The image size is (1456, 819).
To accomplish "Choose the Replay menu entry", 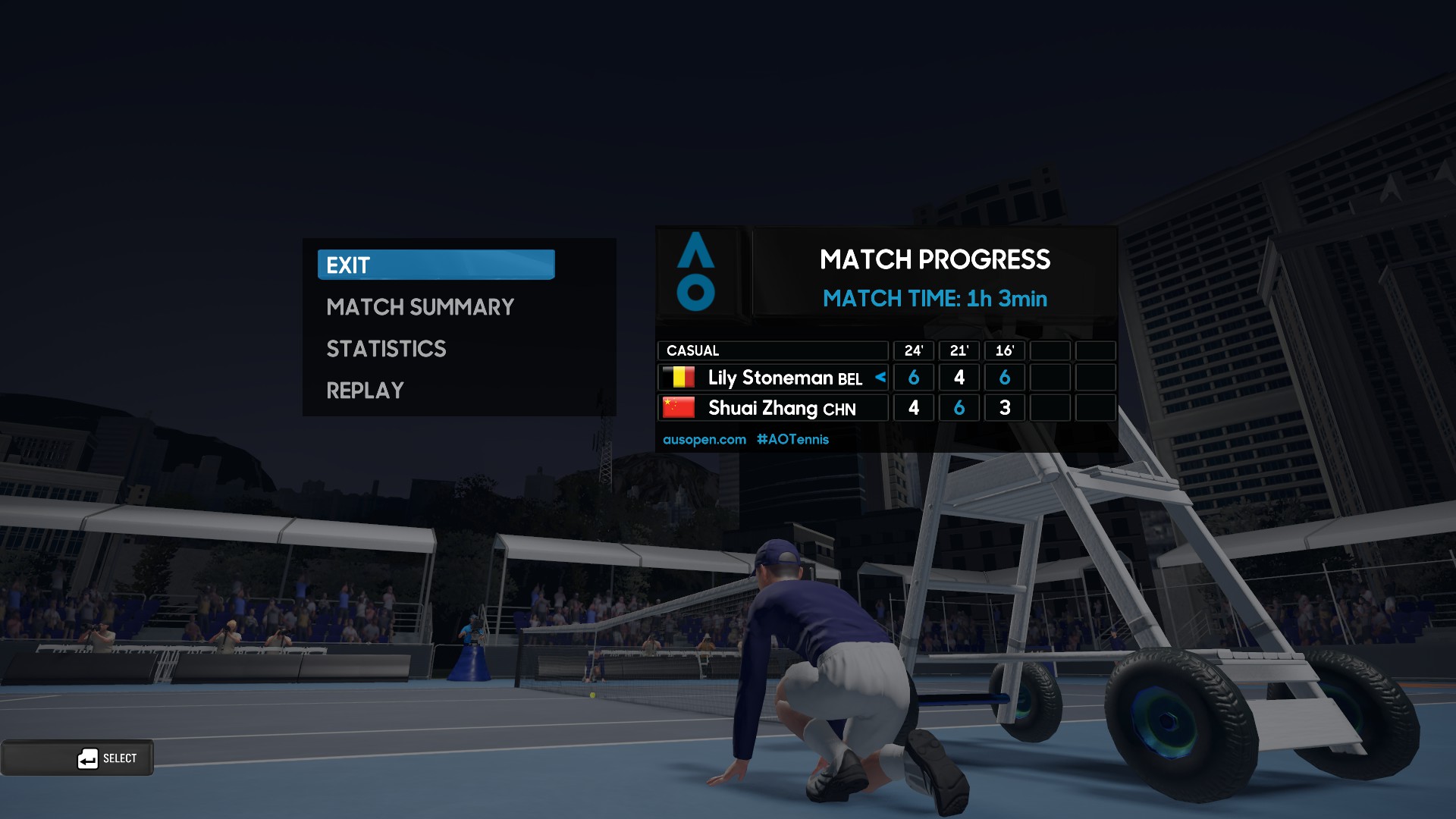I will 365,391.
